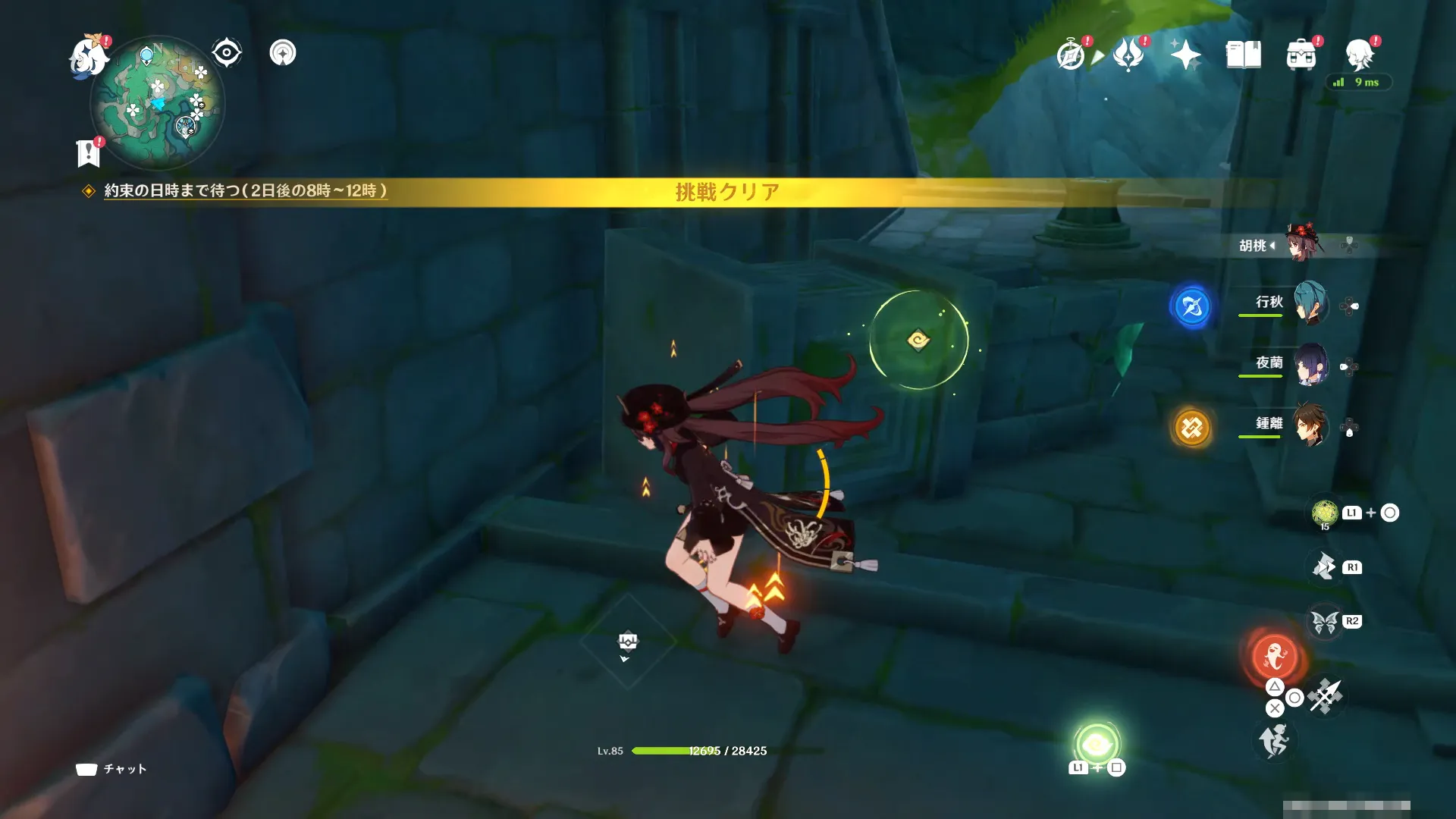Open the inventory backpack icon
This screenshot has width=1456, height=819.
tap(1301, 55)
